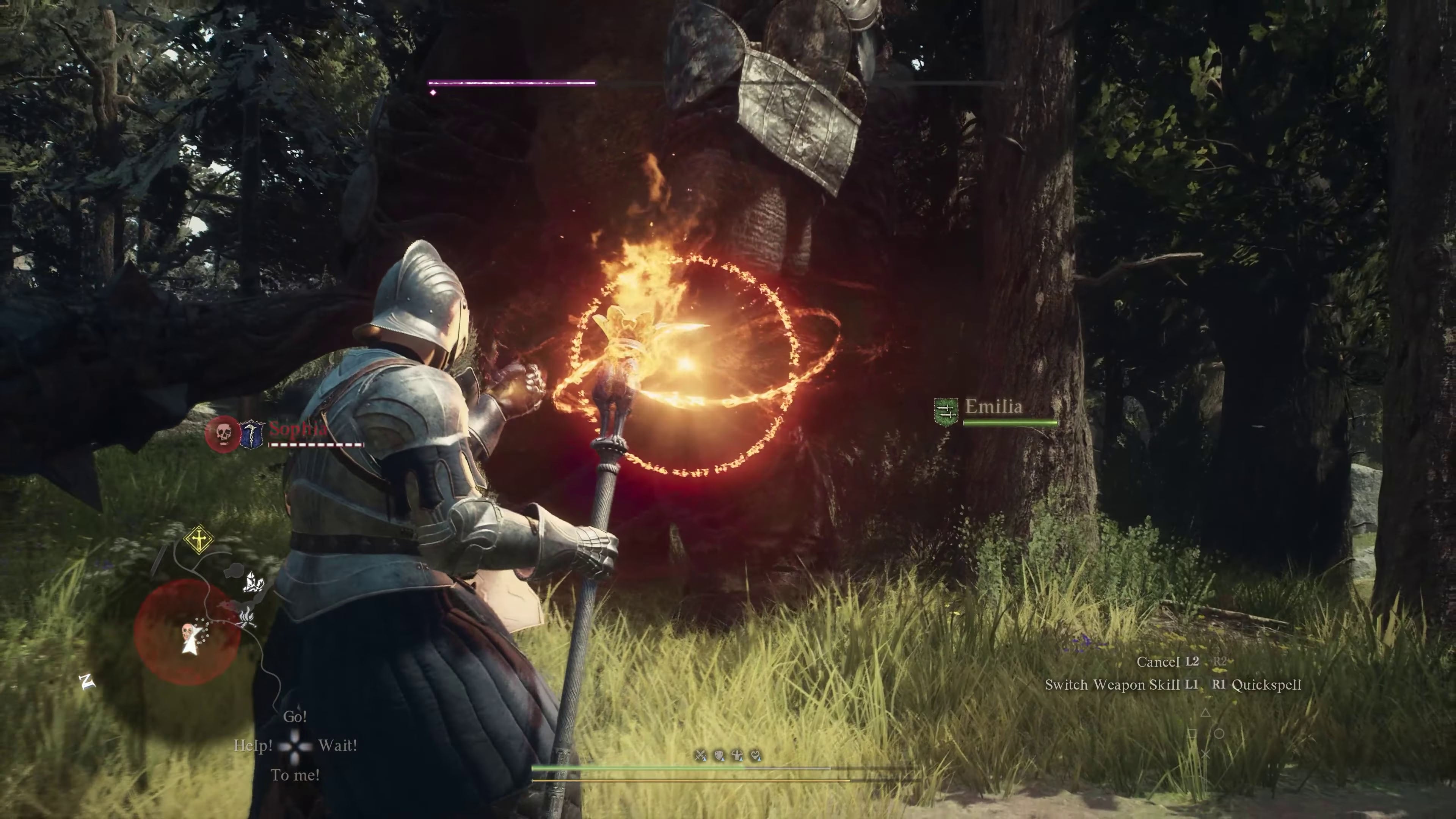
Task: Click Sophia's blue mage vocation emblem
Action: pyautogui.click(x=252, y=434)
